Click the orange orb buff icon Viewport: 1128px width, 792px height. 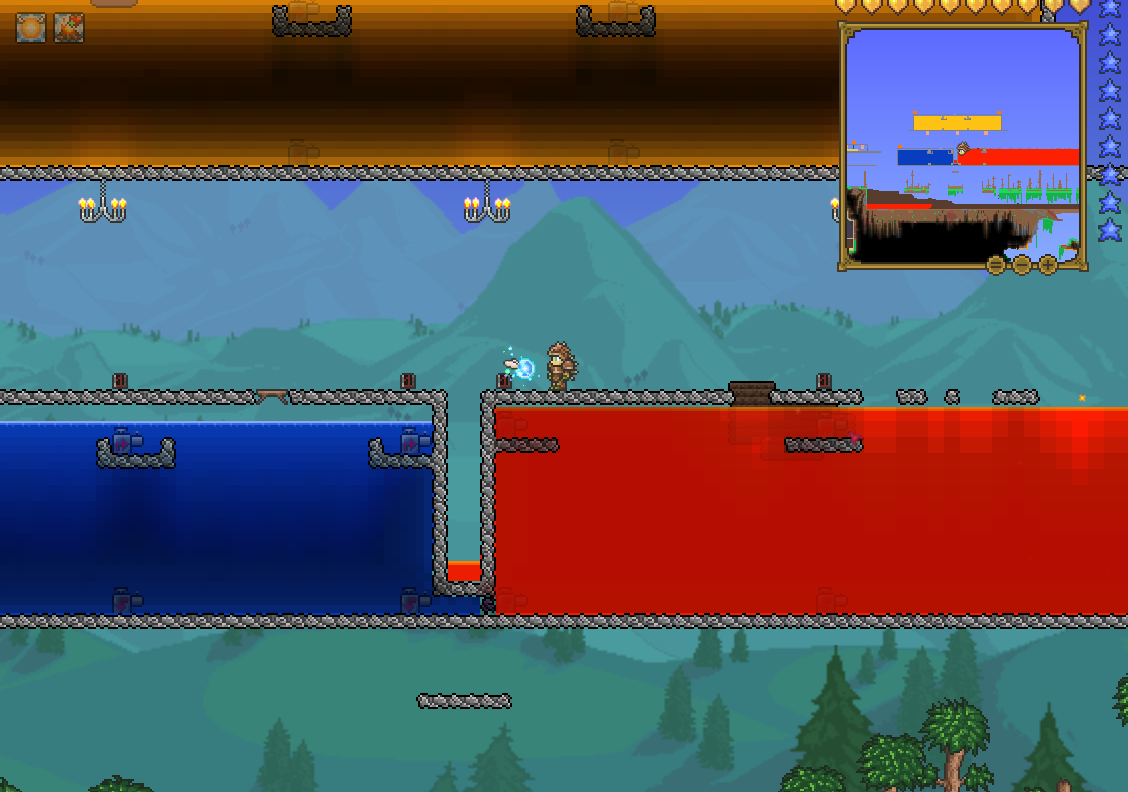(x=31, y=28)
